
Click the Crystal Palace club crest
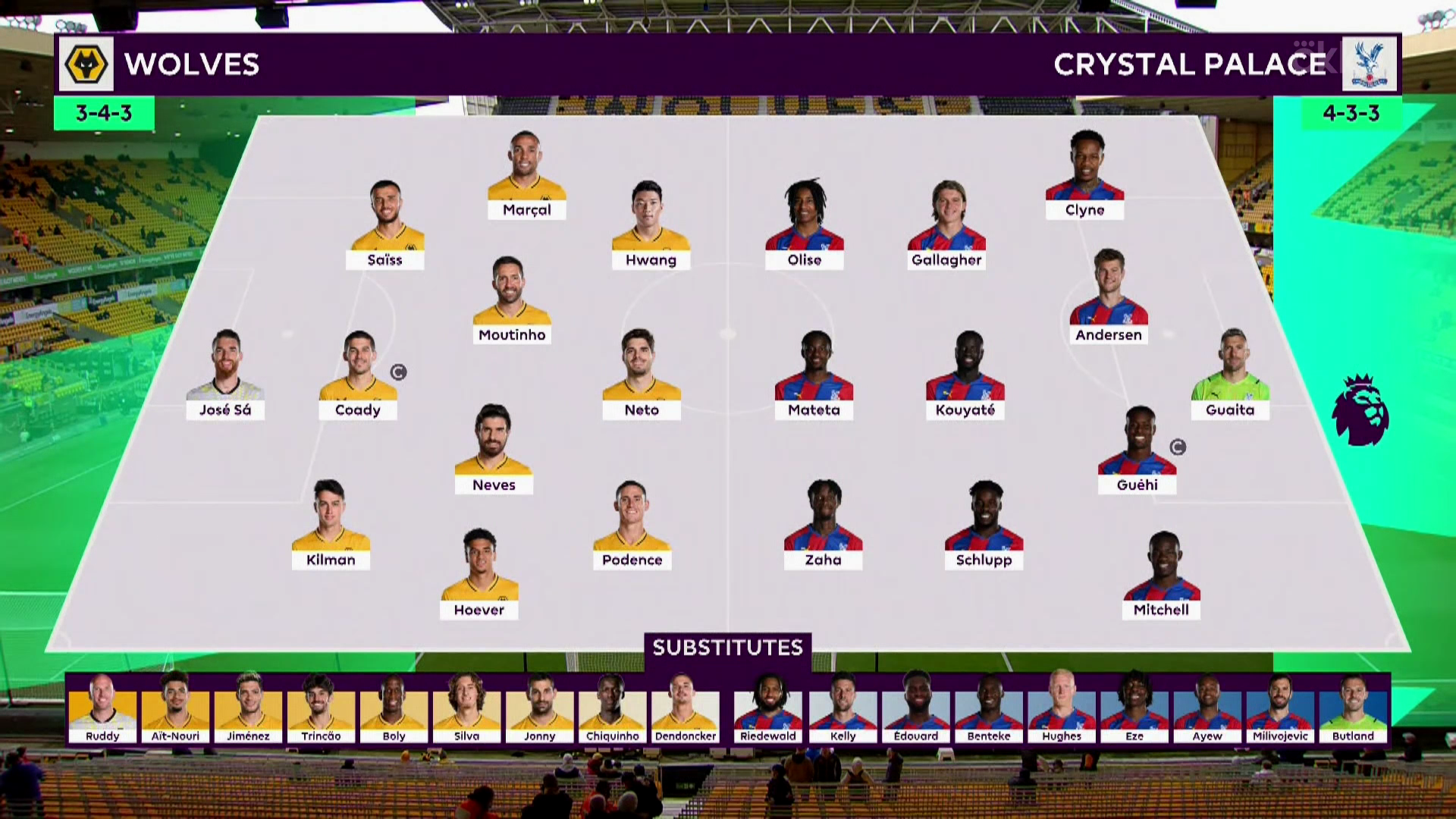pyautogui.click(x=1370, y=64)
